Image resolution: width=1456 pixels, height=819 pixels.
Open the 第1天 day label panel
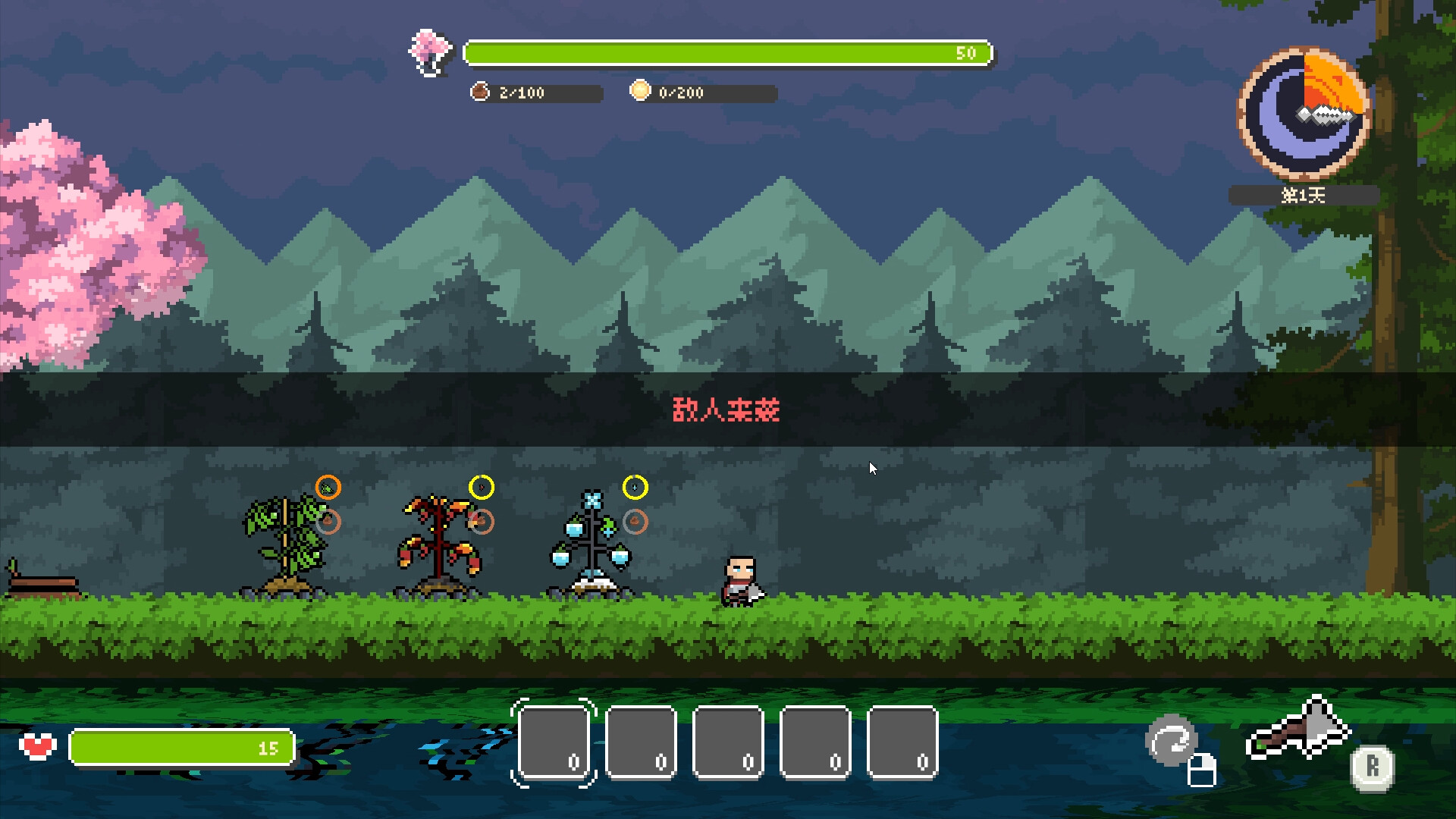(1303, 196)
